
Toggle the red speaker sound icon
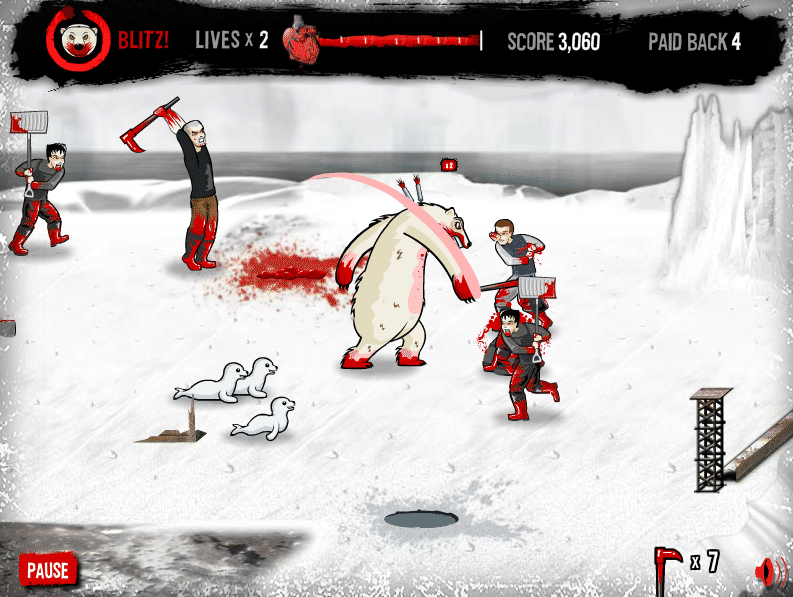(x=767, y=571)
